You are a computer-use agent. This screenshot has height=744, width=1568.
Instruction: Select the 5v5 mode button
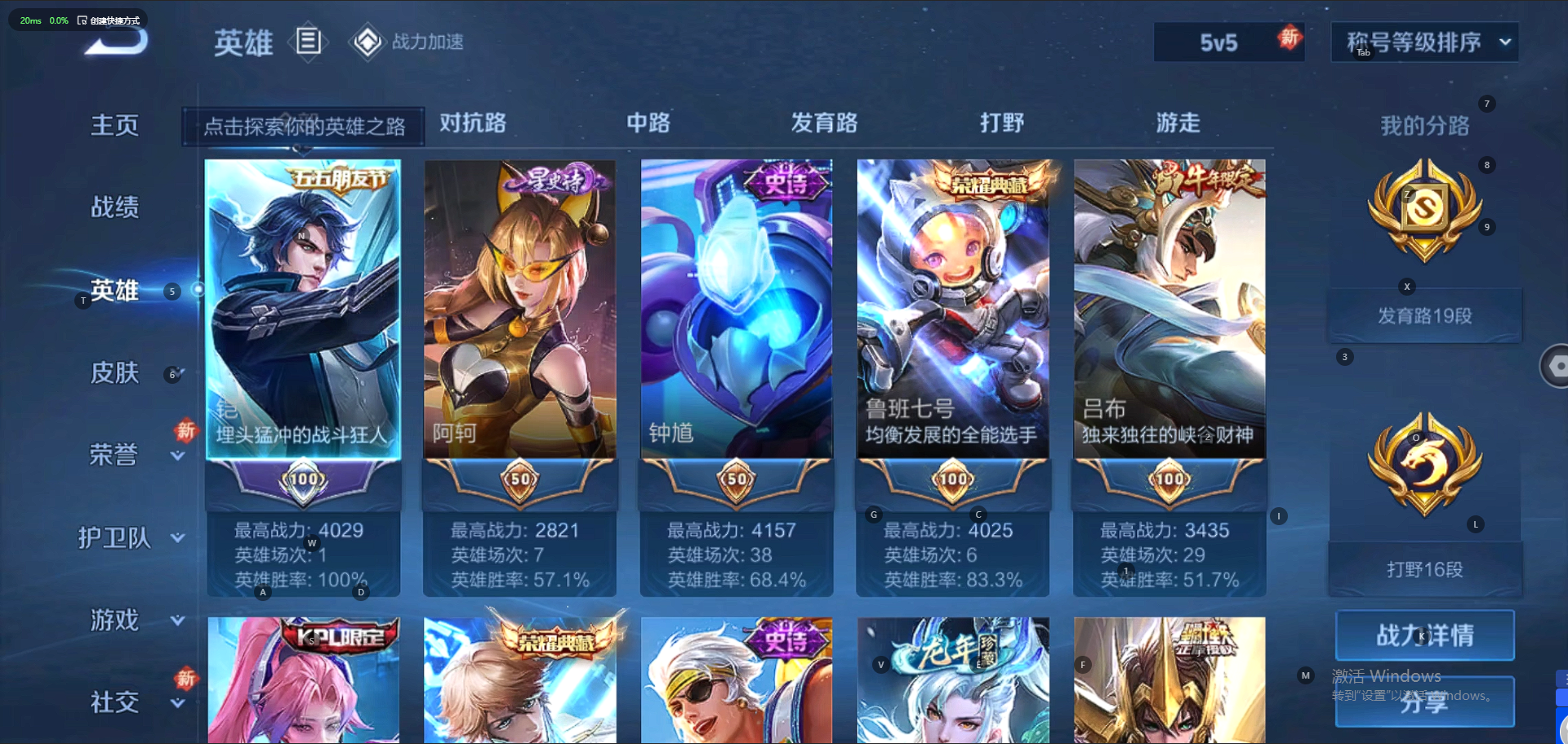click(x=1218, y=42)
